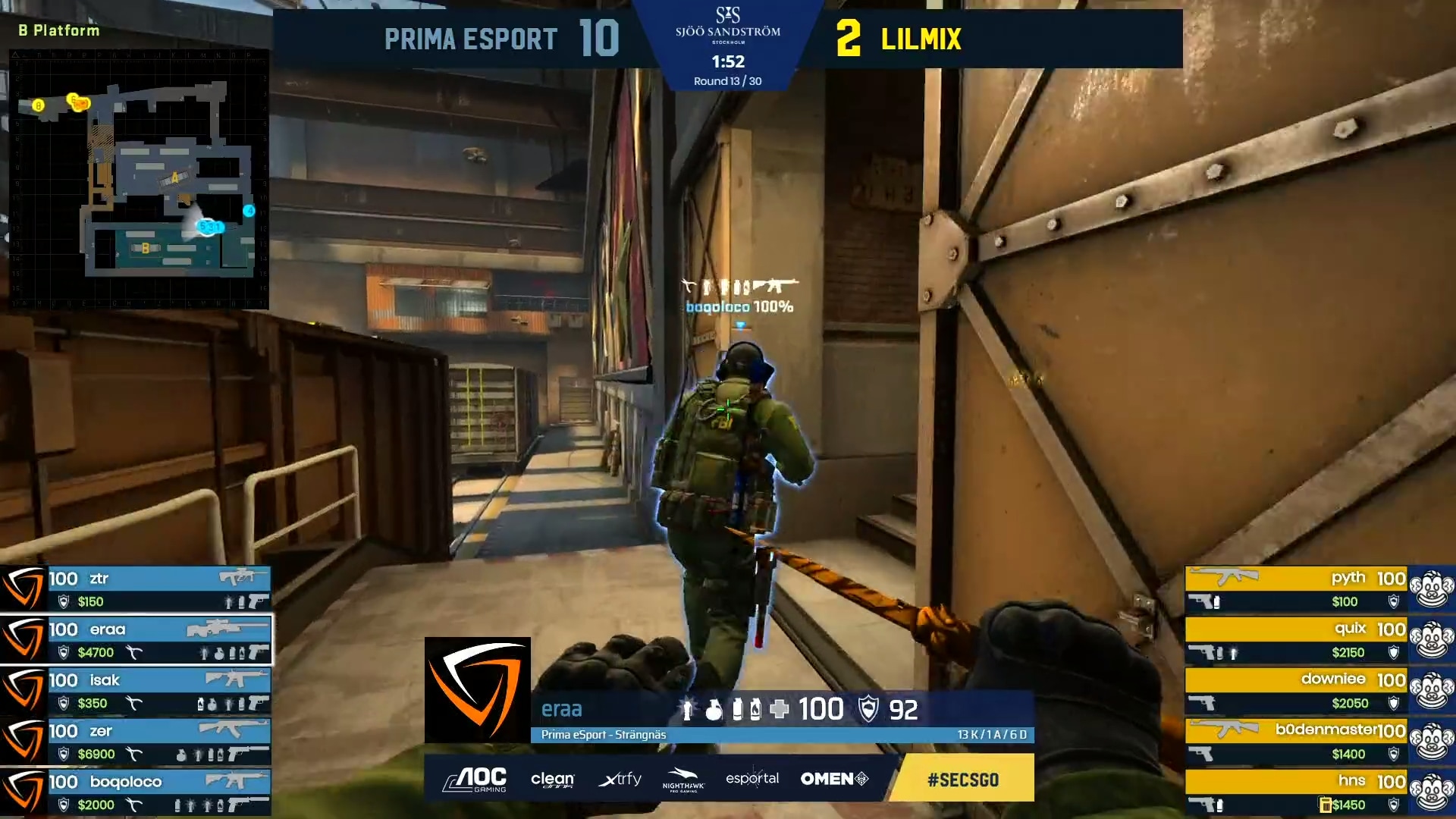The width and height of the screenshot is (1456, 819).
Task: Click eraa's nameplate showing Strängnäs
Action: (x=603, y=734)
